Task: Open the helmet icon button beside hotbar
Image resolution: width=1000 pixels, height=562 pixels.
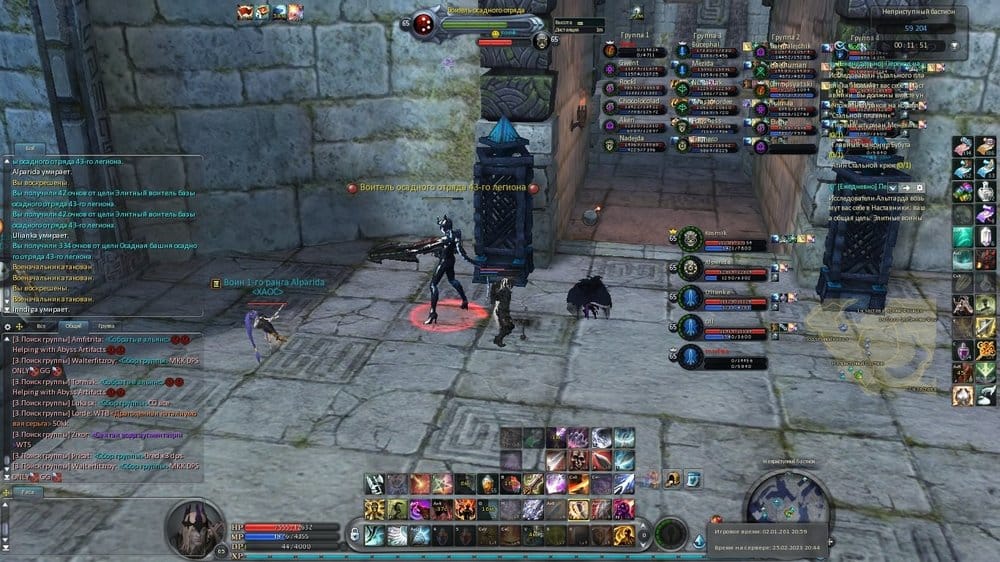Action: (673, 479)
